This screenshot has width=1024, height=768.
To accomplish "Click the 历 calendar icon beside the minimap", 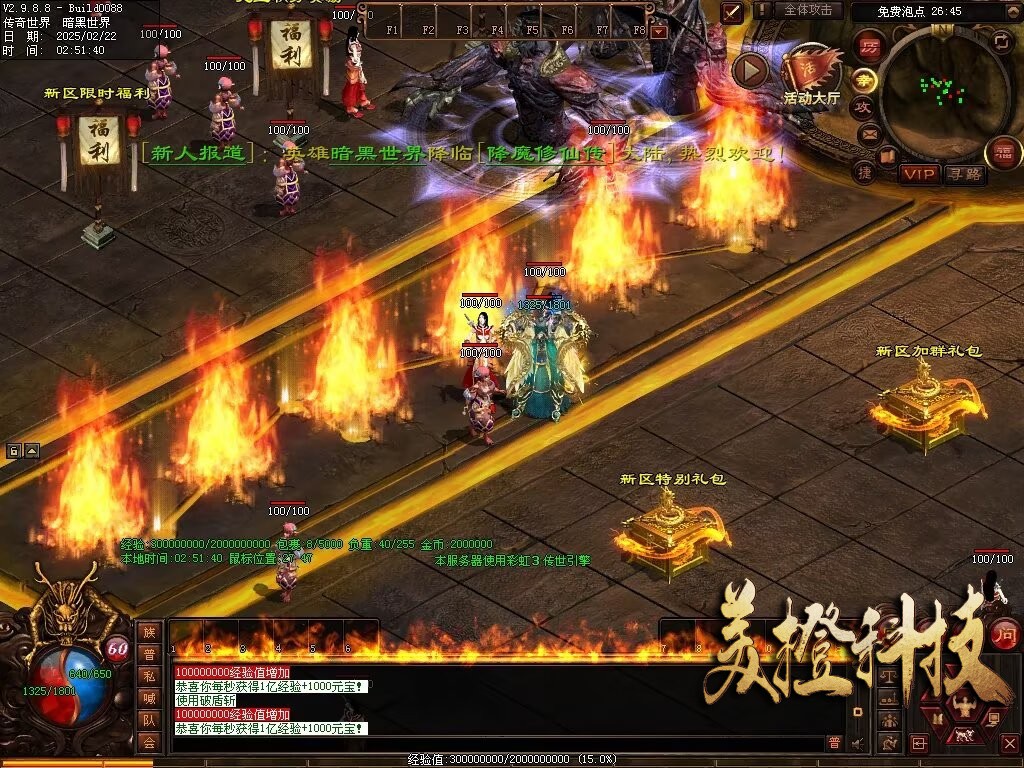I will (871, 46).
